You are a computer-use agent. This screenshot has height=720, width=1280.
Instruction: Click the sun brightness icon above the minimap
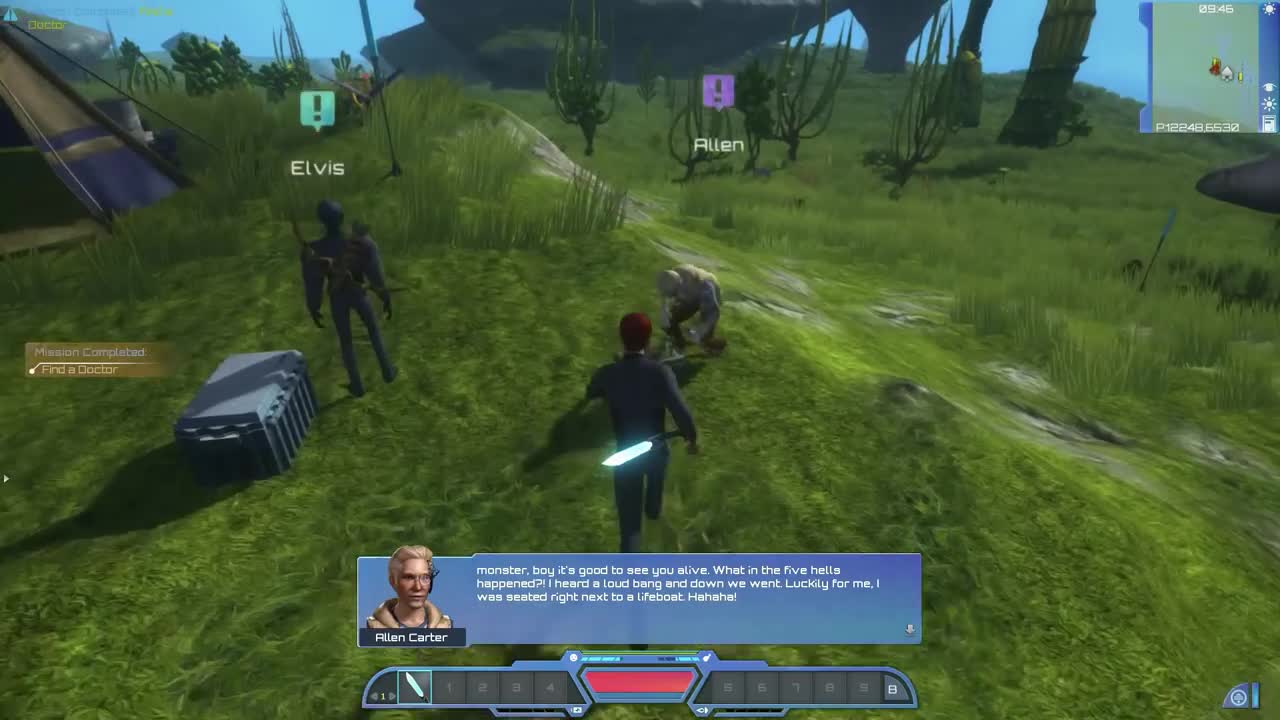click(x=1268, y=9)
